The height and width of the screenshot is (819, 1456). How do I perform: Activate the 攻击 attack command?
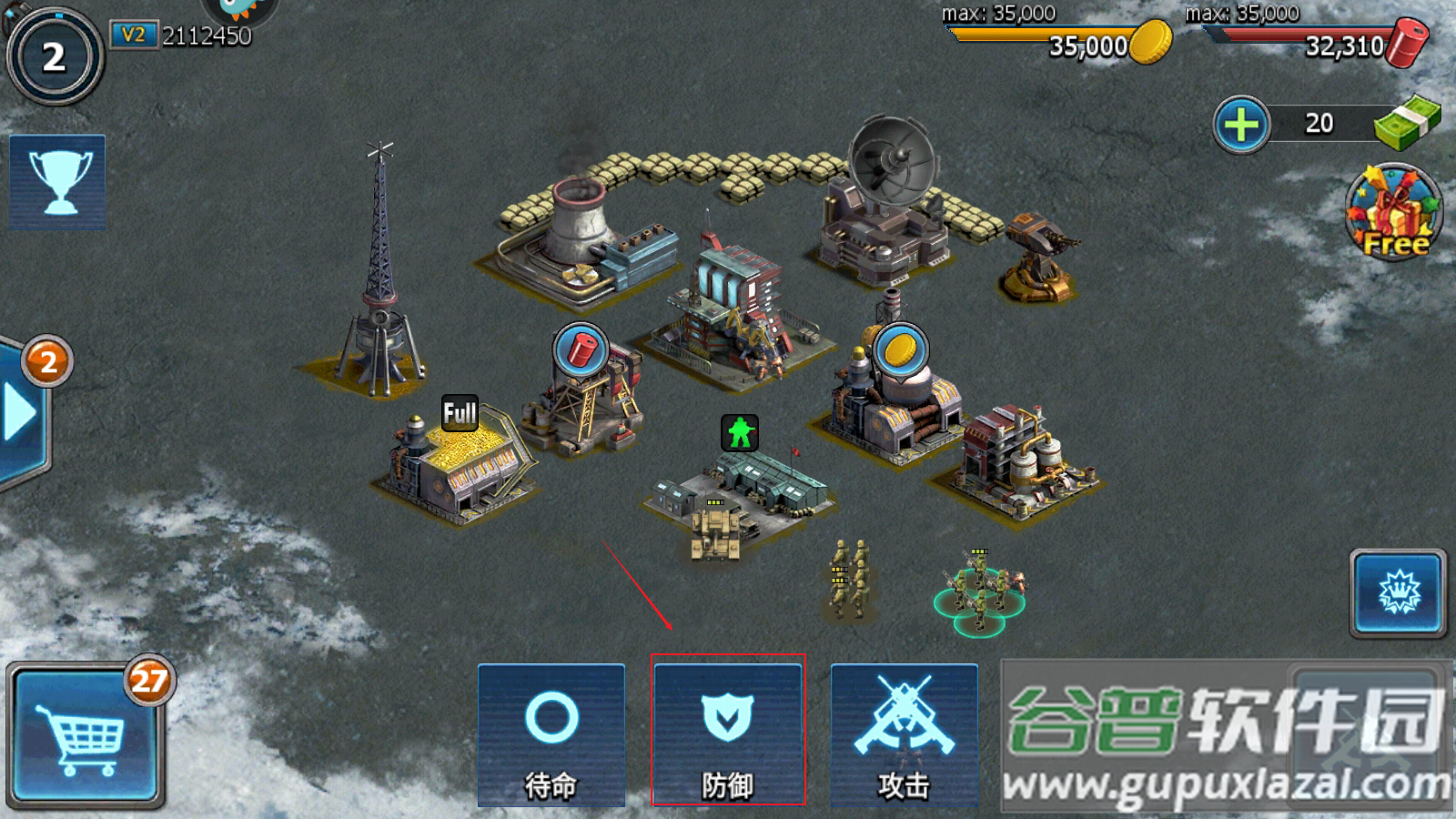pos(904,735)
